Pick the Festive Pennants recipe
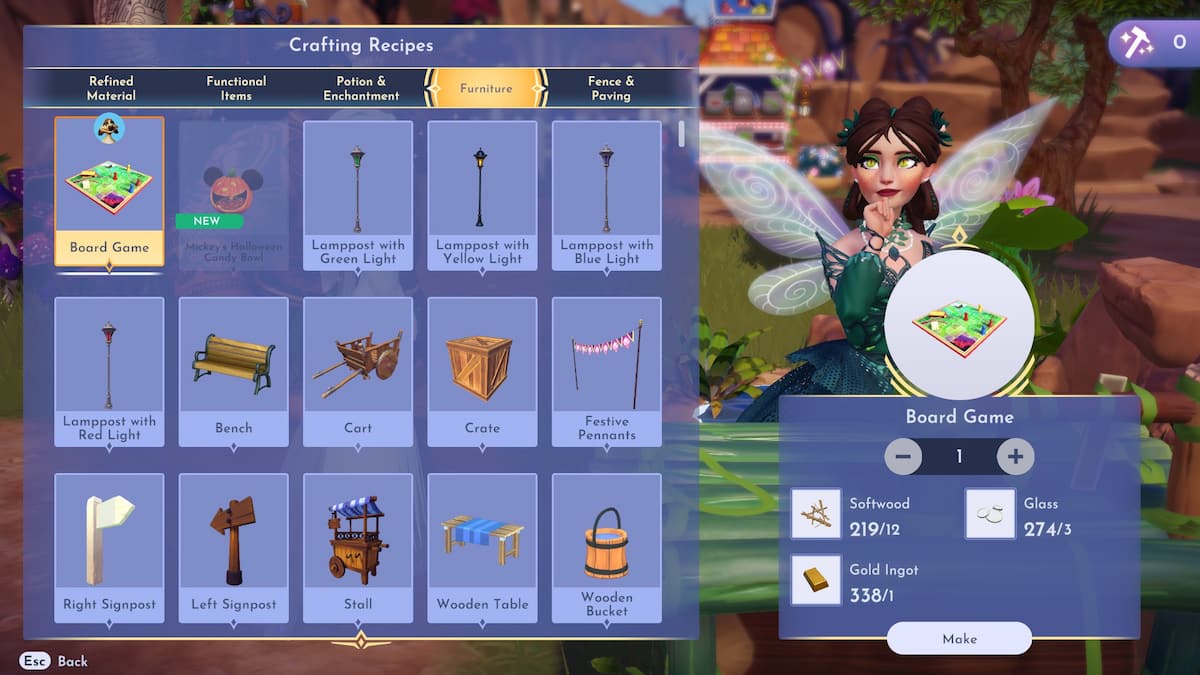This screenshot has width=1200, height=675. click(x=606, y=371)
